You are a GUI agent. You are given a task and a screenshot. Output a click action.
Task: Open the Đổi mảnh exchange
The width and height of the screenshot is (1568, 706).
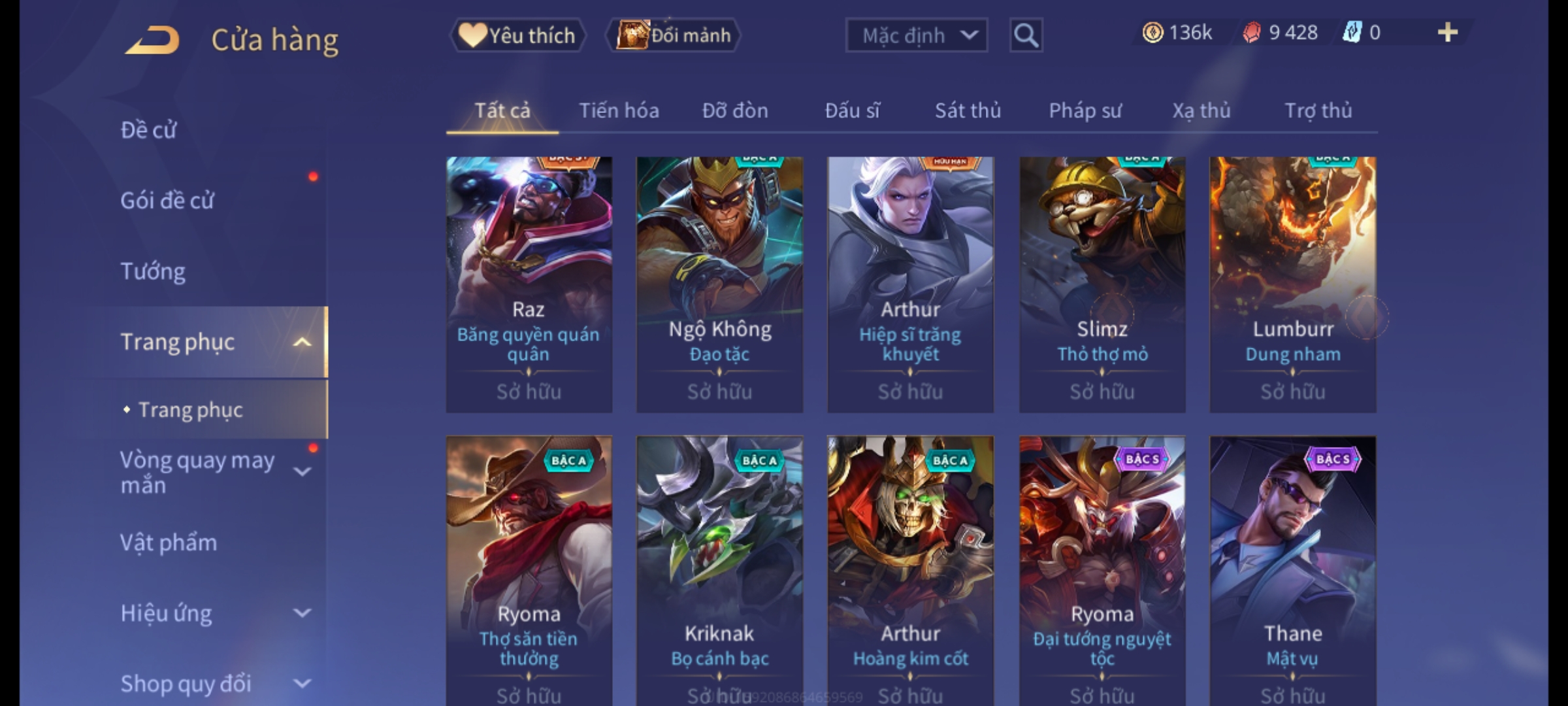tap(674, 35)
